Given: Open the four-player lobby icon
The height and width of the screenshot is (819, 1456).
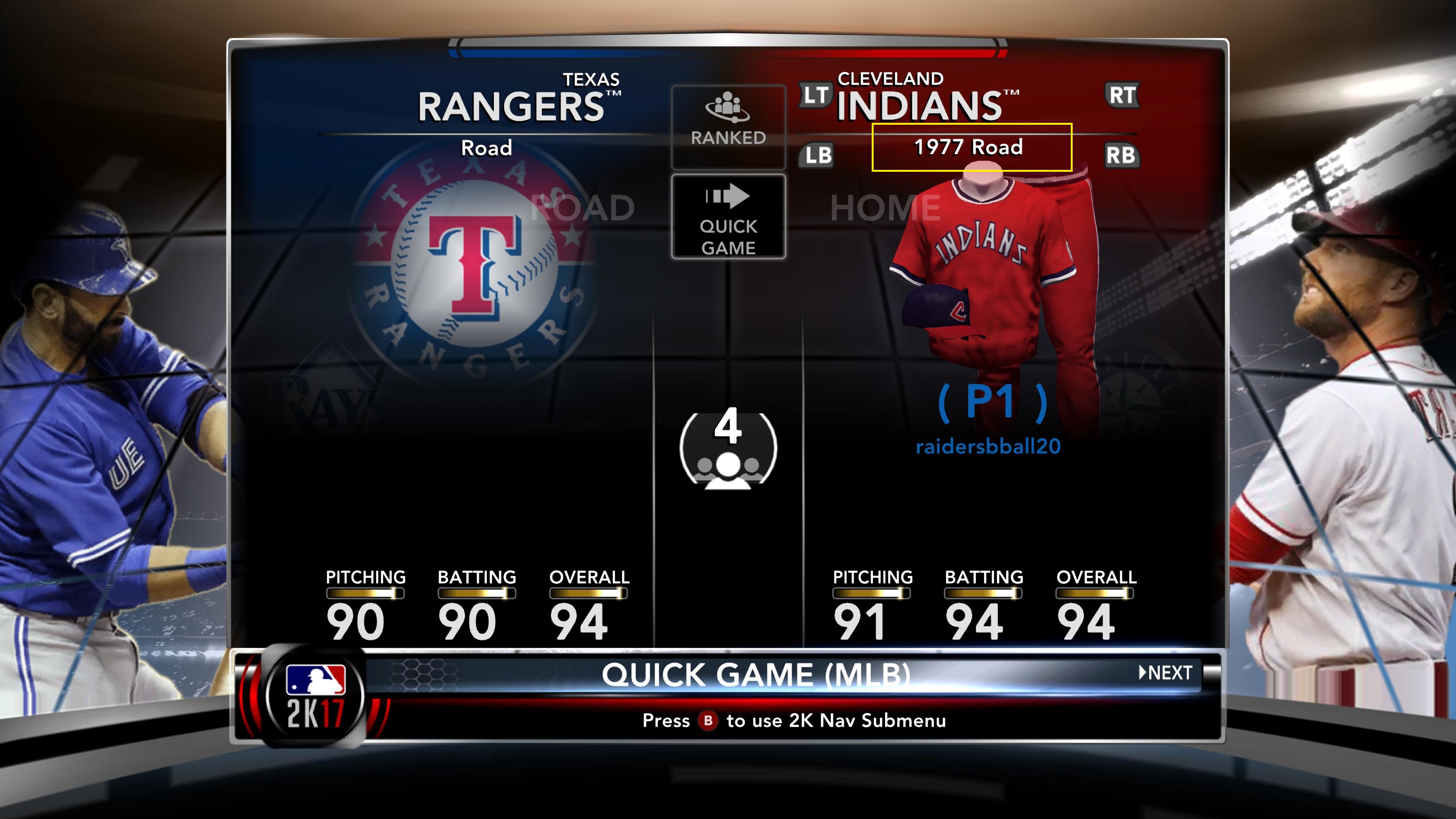Looking at the screenshot, I should (728, 448).
